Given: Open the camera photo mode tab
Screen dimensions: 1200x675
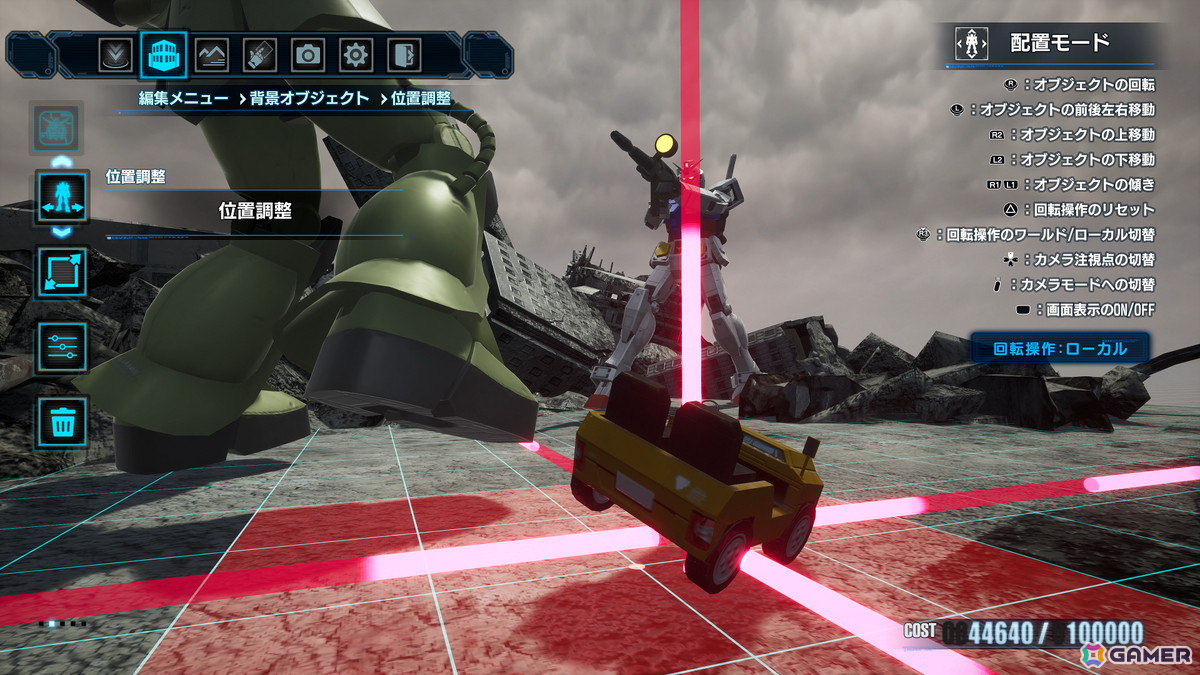Looking at the screenshot, I should click(307, 54).
